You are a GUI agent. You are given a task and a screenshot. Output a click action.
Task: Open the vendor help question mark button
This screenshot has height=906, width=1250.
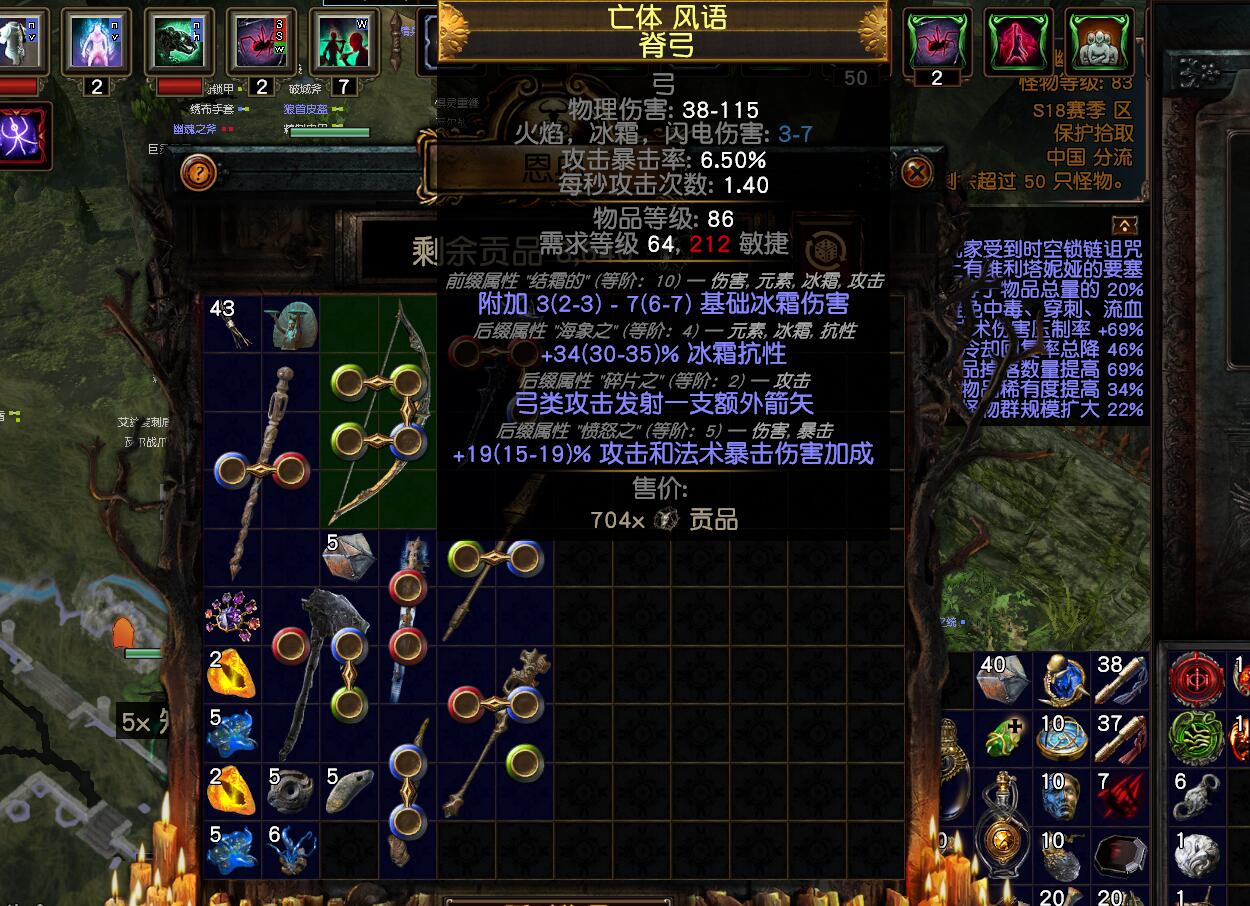coord(199,173)
